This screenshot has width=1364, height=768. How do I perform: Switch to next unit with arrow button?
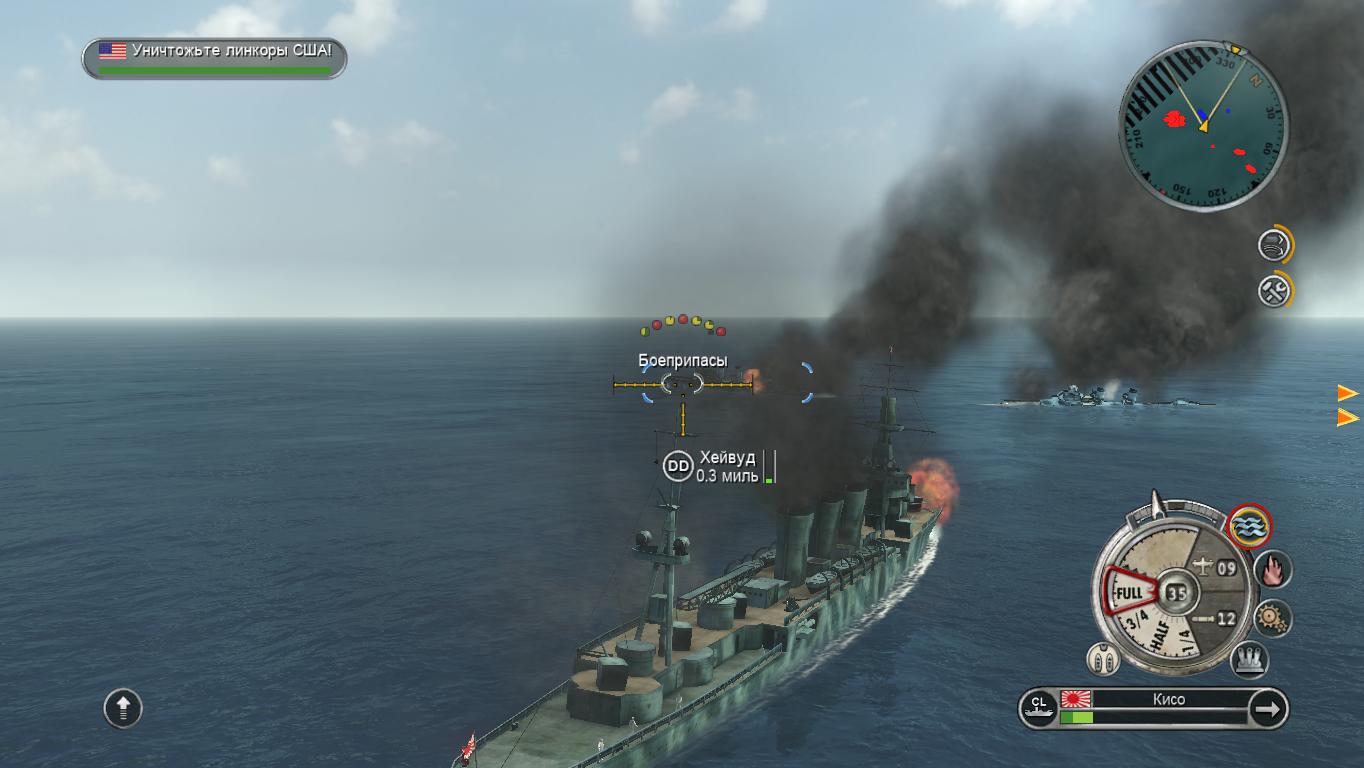[x=1268, y=709]
